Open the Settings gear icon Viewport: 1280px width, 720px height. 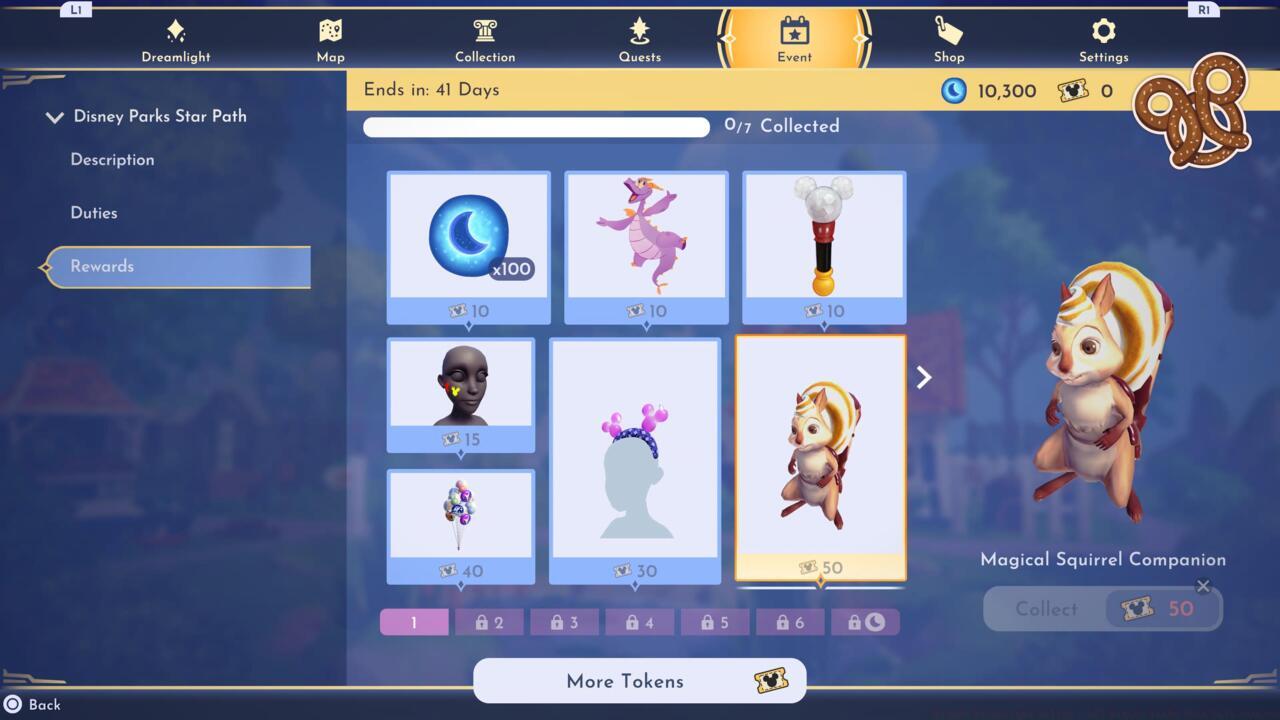[1103, 33]
